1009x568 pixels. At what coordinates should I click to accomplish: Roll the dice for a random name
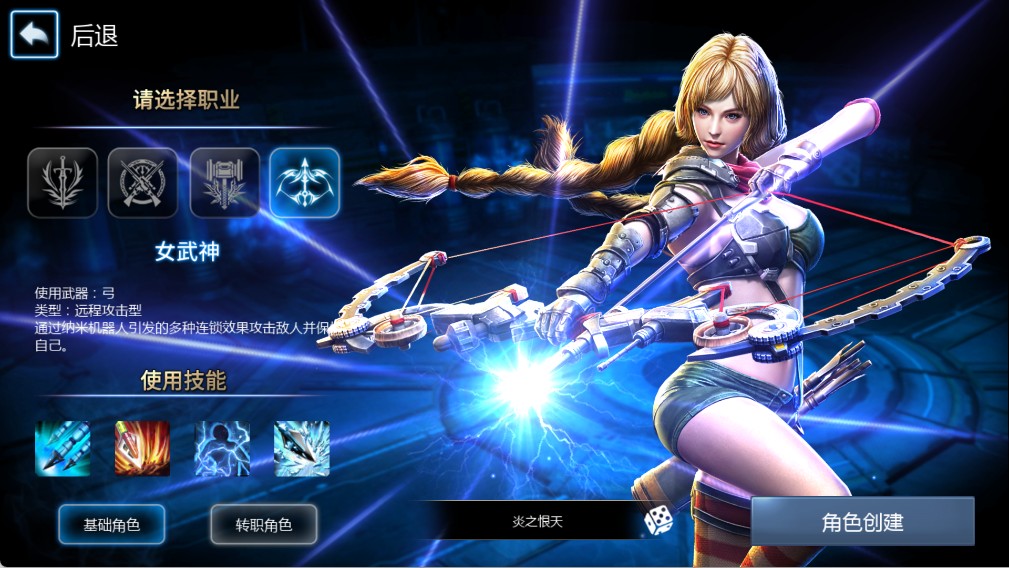pyautogui.click(x=658, y=520)
